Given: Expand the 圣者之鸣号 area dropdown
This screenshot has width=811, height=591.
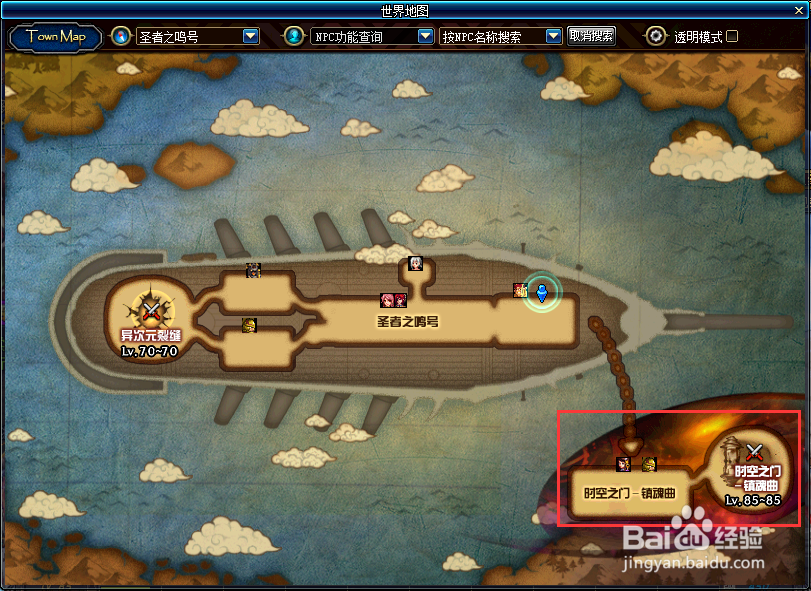Looking at the screenshot, I should click(x=251, y=37).
